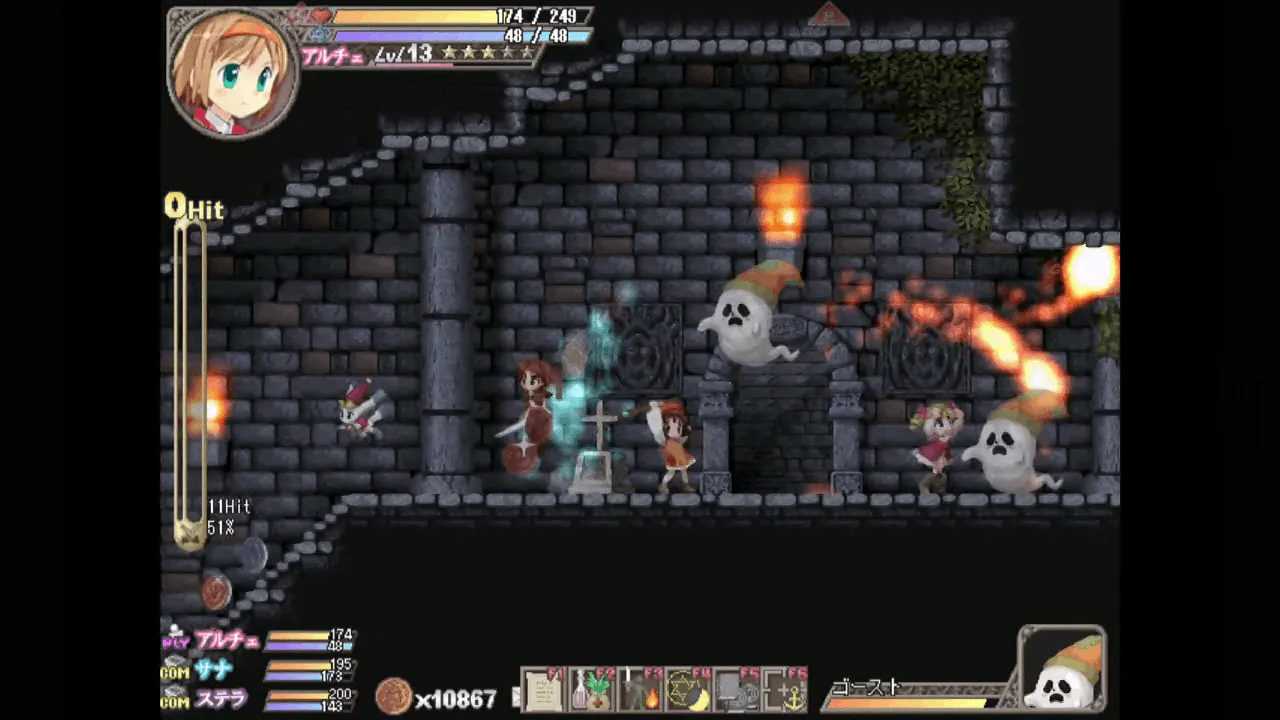Image resolution: width=1280 pixels, height=720 pixels.
Task: Activate the knight and flame slot
Action: point(640,690)
